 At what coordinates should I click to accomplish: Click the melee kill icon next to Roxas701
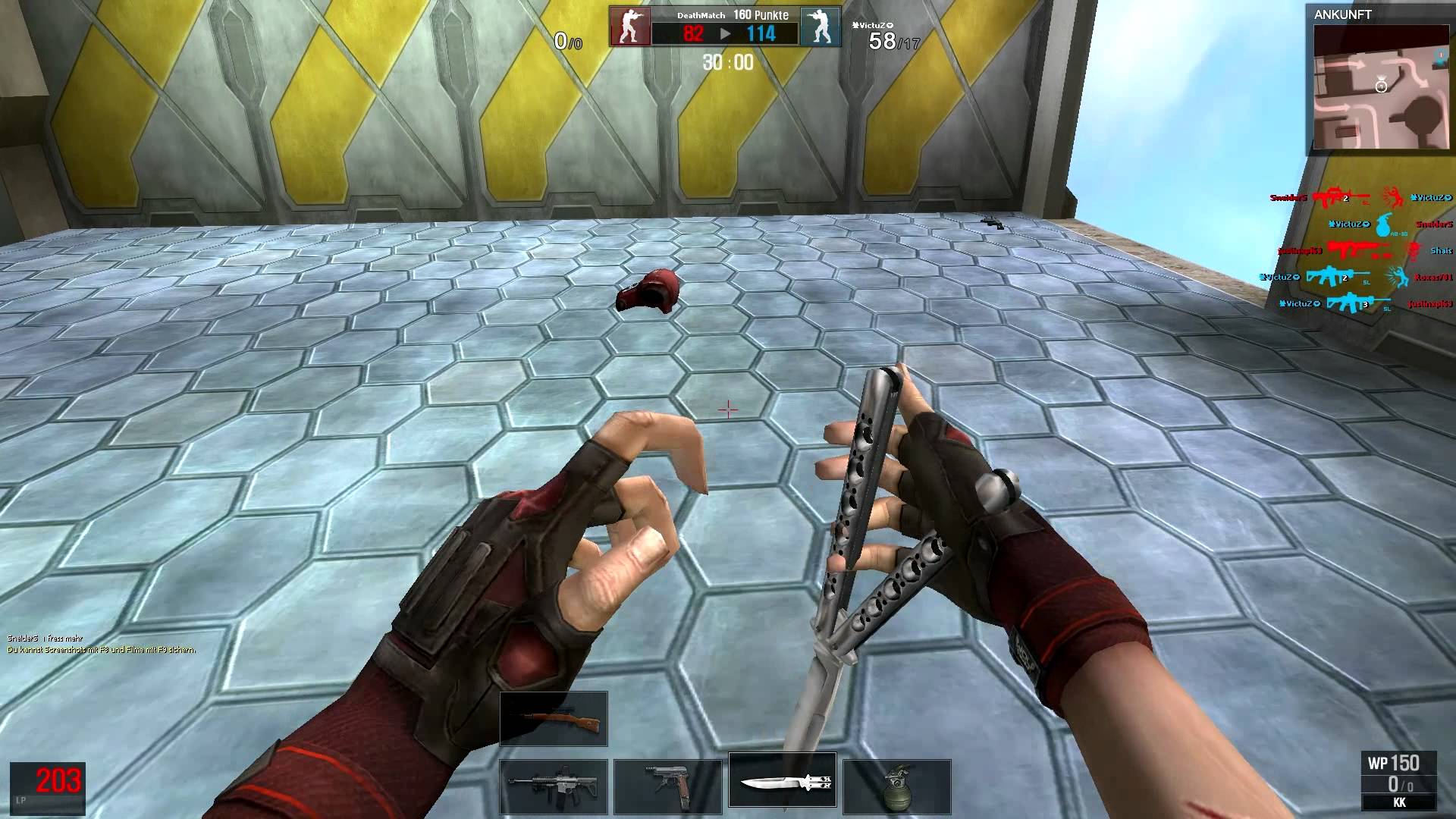[x=1398, y=277]
